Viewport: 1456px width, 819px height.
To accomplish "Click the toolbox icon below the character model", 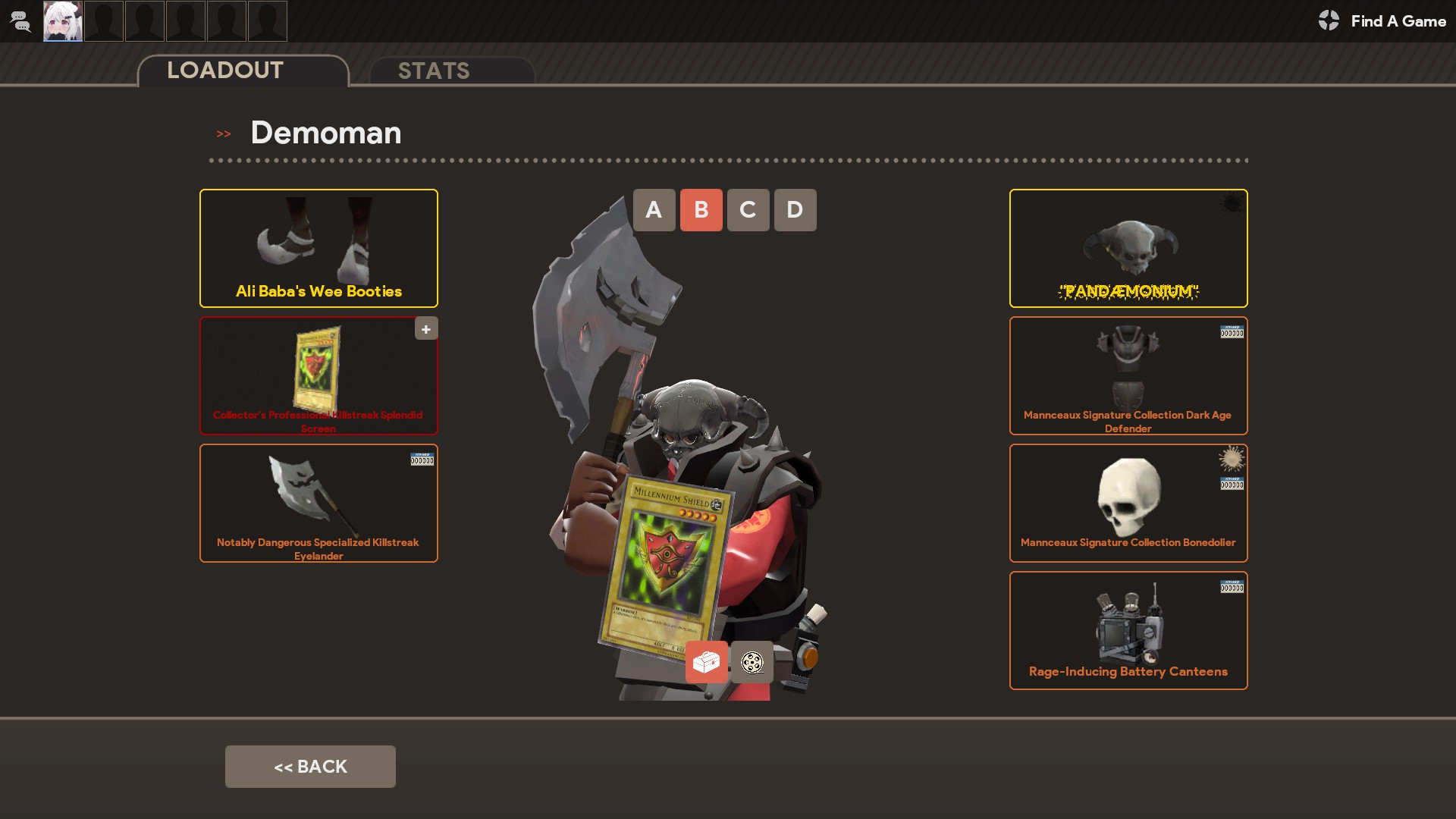I will click(x=706, y=662).
